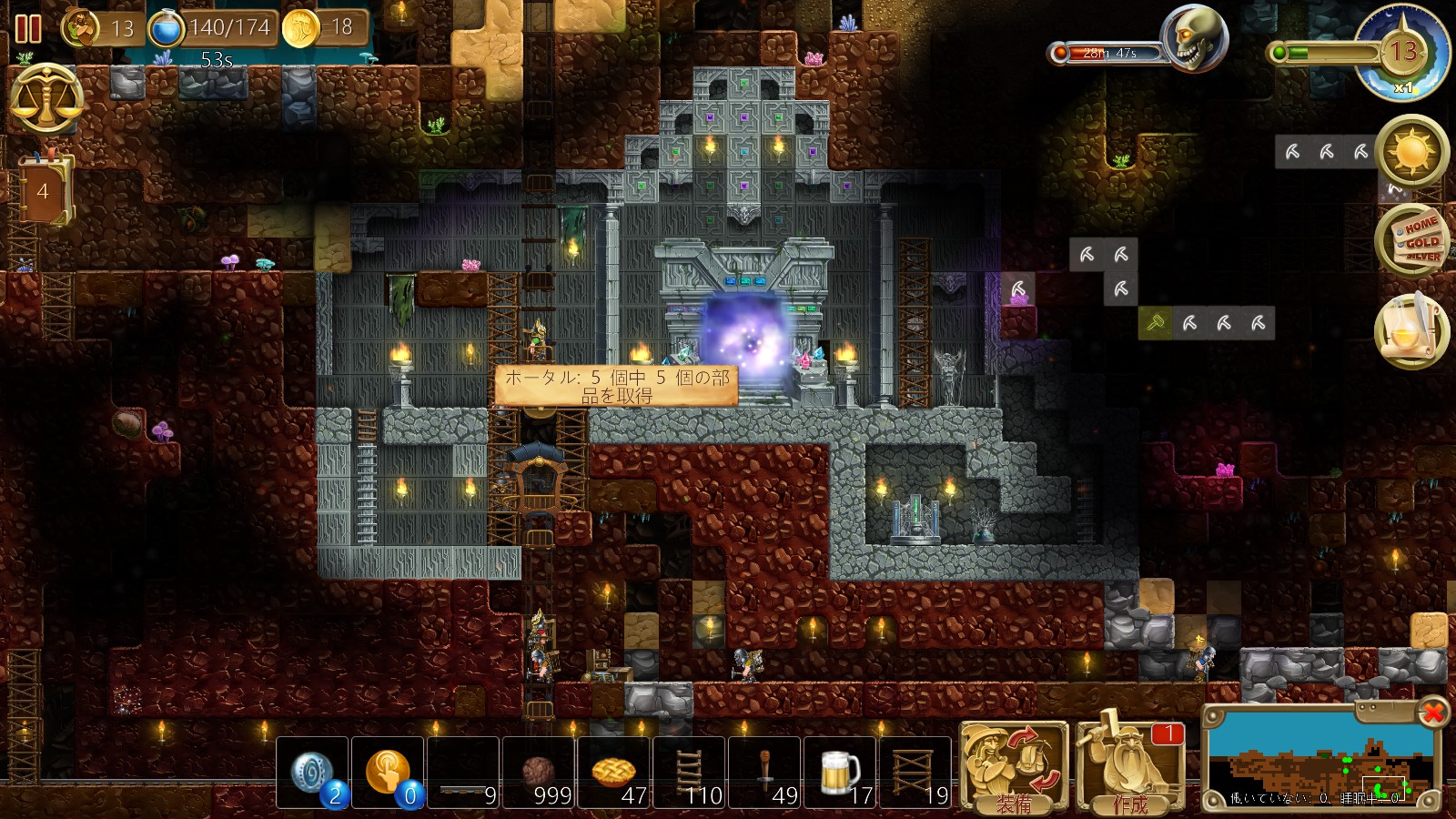The height and width of the screenshot is (819, 1456).
Task: Open the golden balance scales menu
Action: (45, 98)
